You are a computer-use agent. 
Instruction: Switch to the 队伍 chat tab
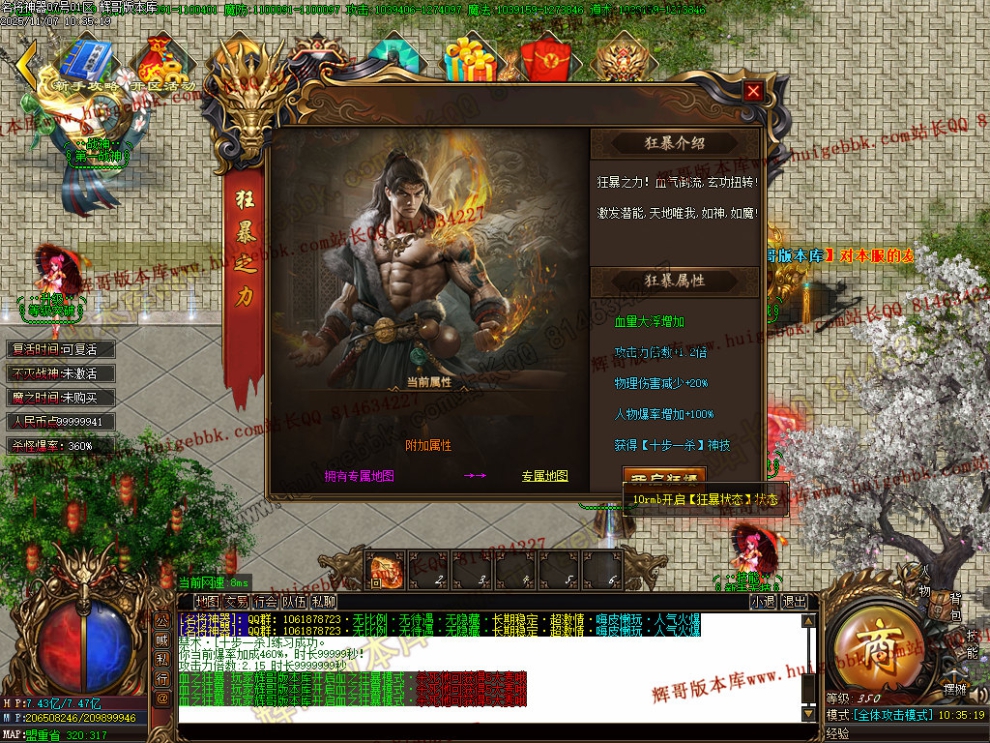pyautogui.click(x=294, y=602)
